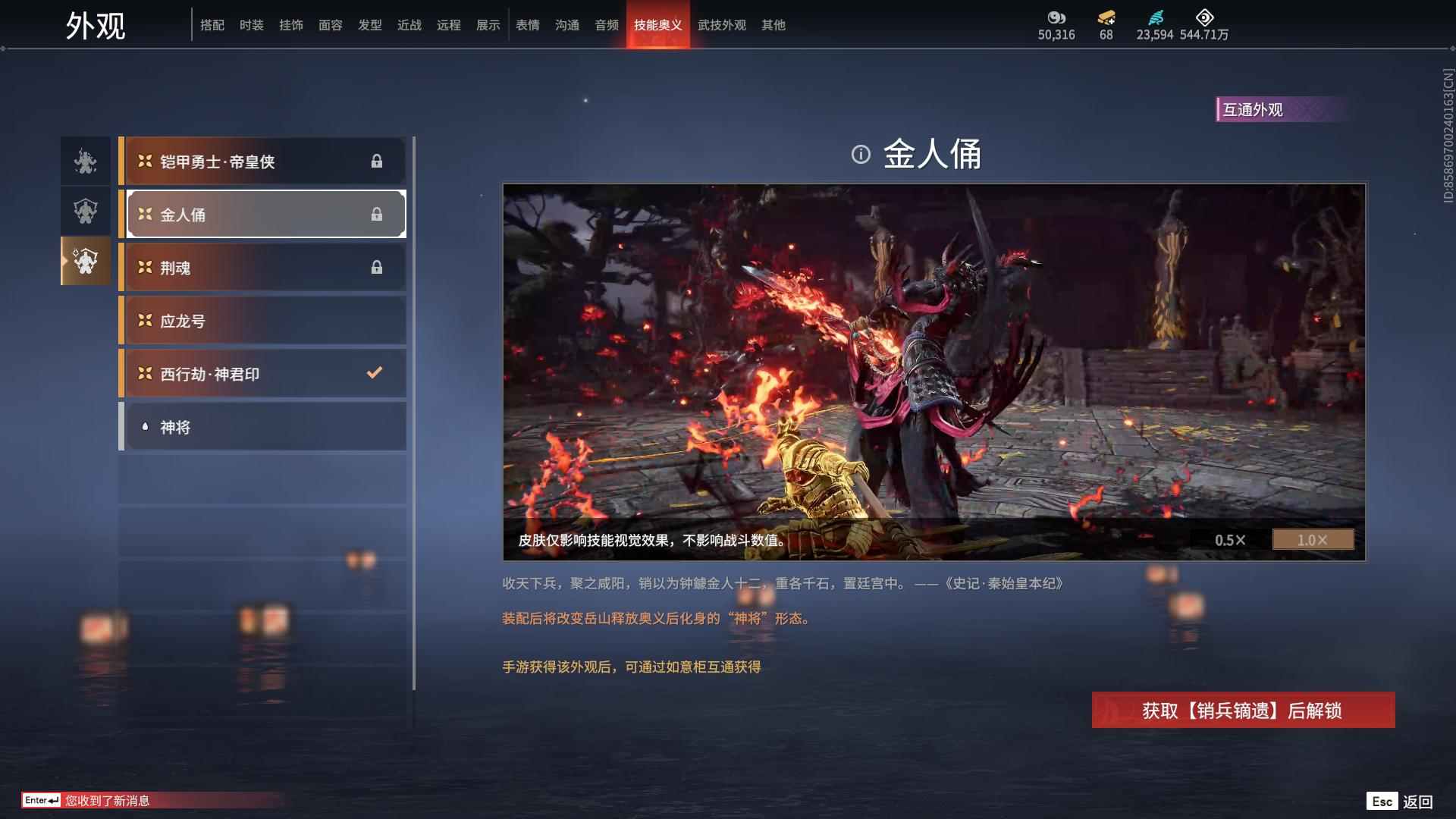Select the 1.0× speed option
This screenshot has width=1456, height=819.
coord(1313,540)
